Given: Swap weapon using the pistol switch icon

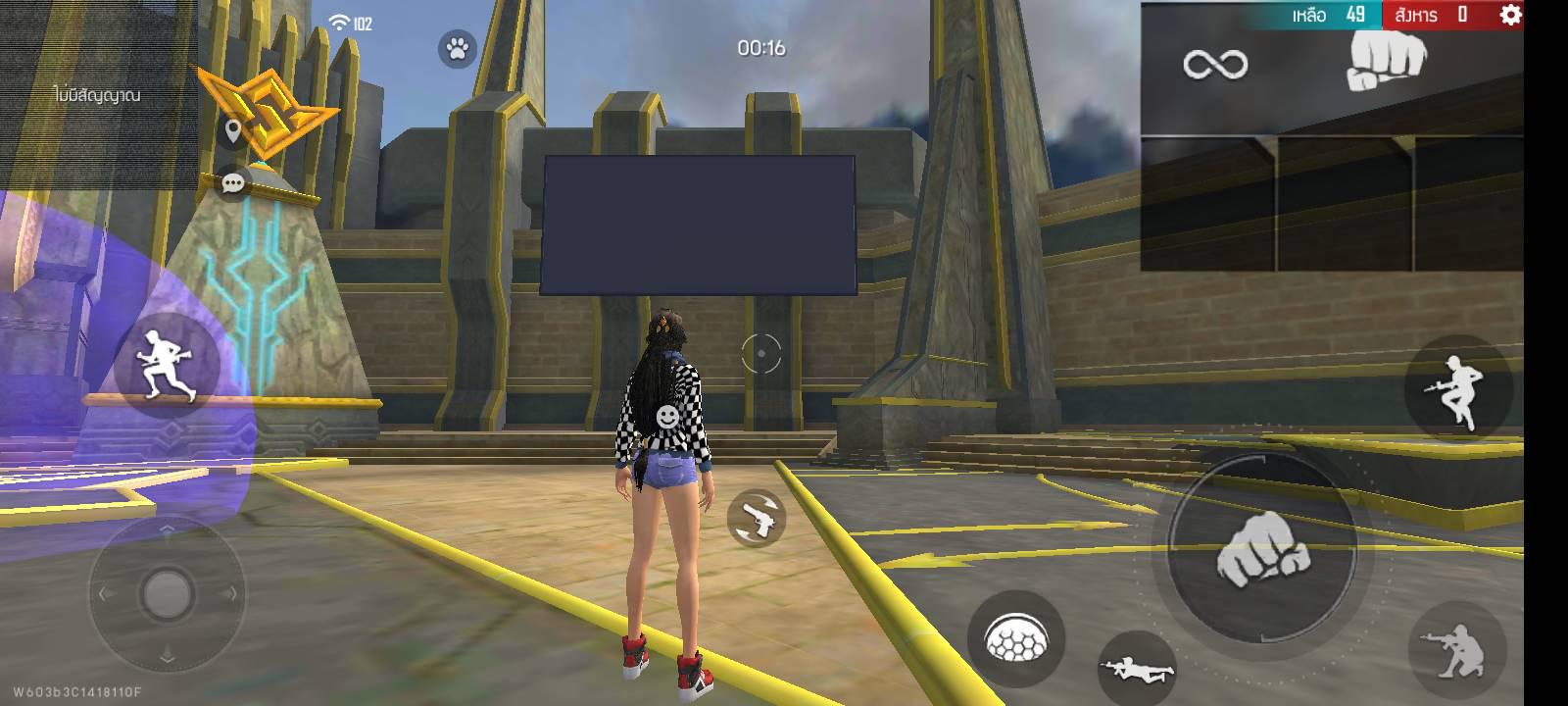Looking at the screenshot, I should pos(757,519).
